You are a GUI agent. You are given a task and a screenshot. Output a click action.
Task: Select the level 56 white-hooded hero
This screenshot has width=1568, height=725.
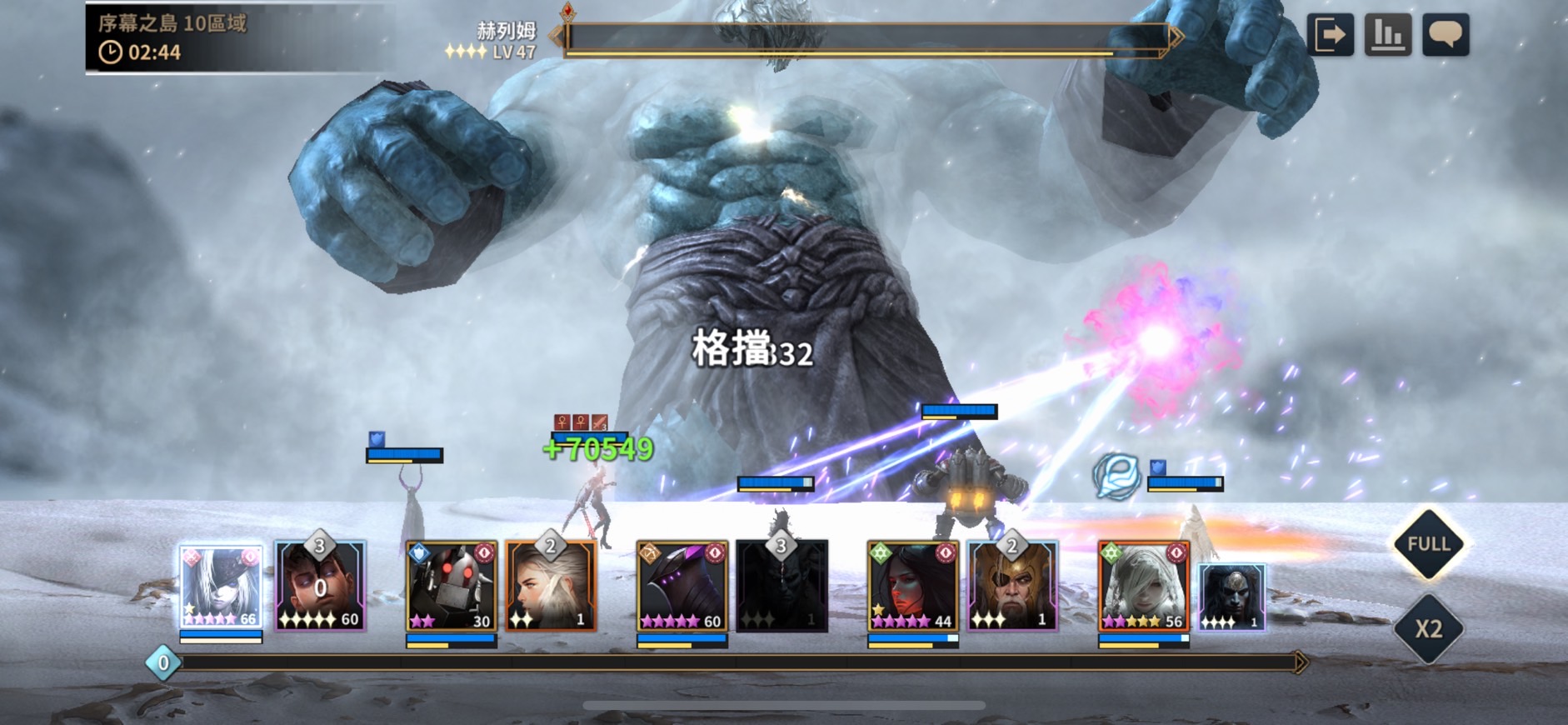pos(1143,587)
